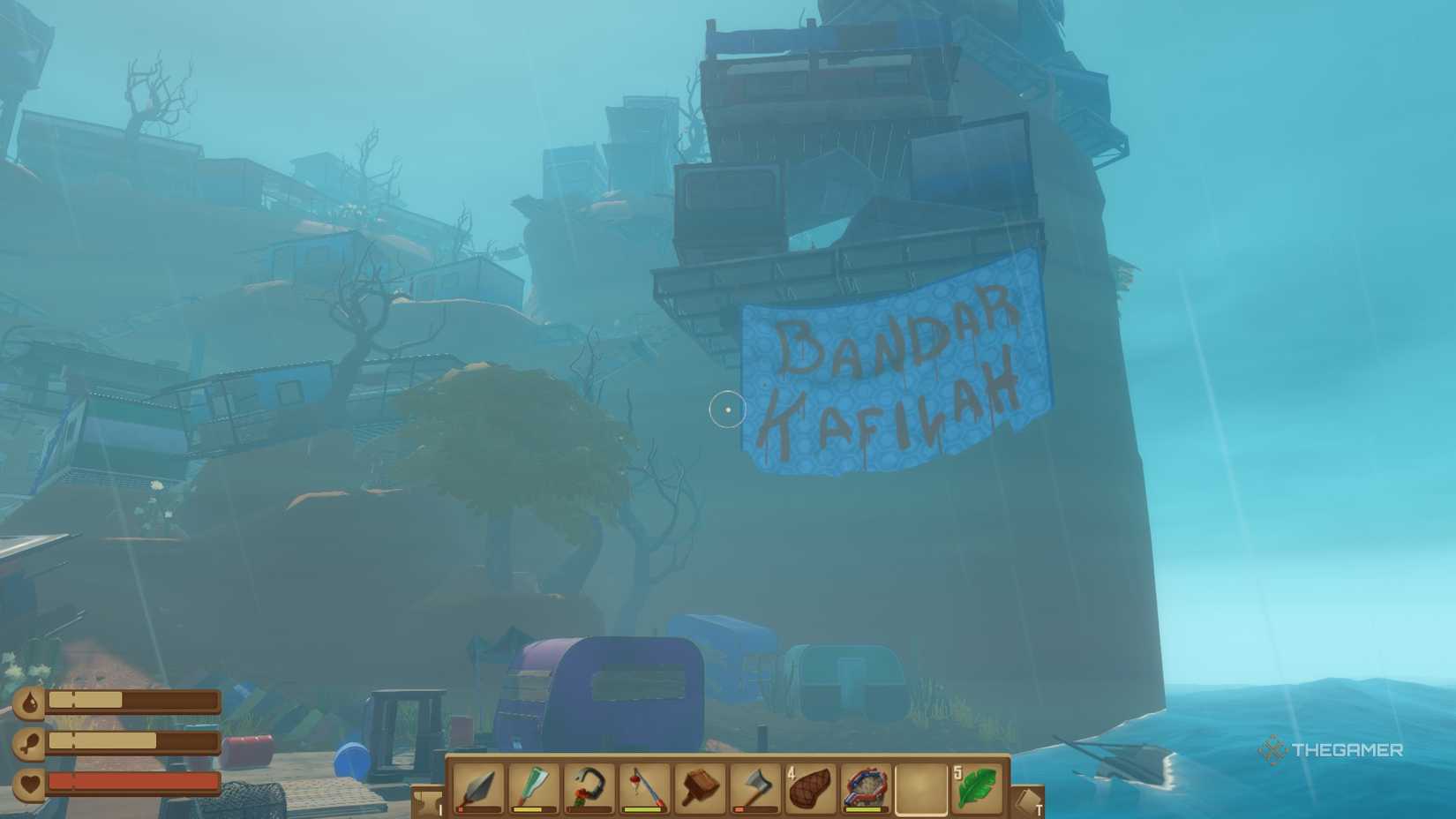Click the thirst progress bar
Image resolution: width=1456 pixels, height=819 pixels.
tap(134, 700)
